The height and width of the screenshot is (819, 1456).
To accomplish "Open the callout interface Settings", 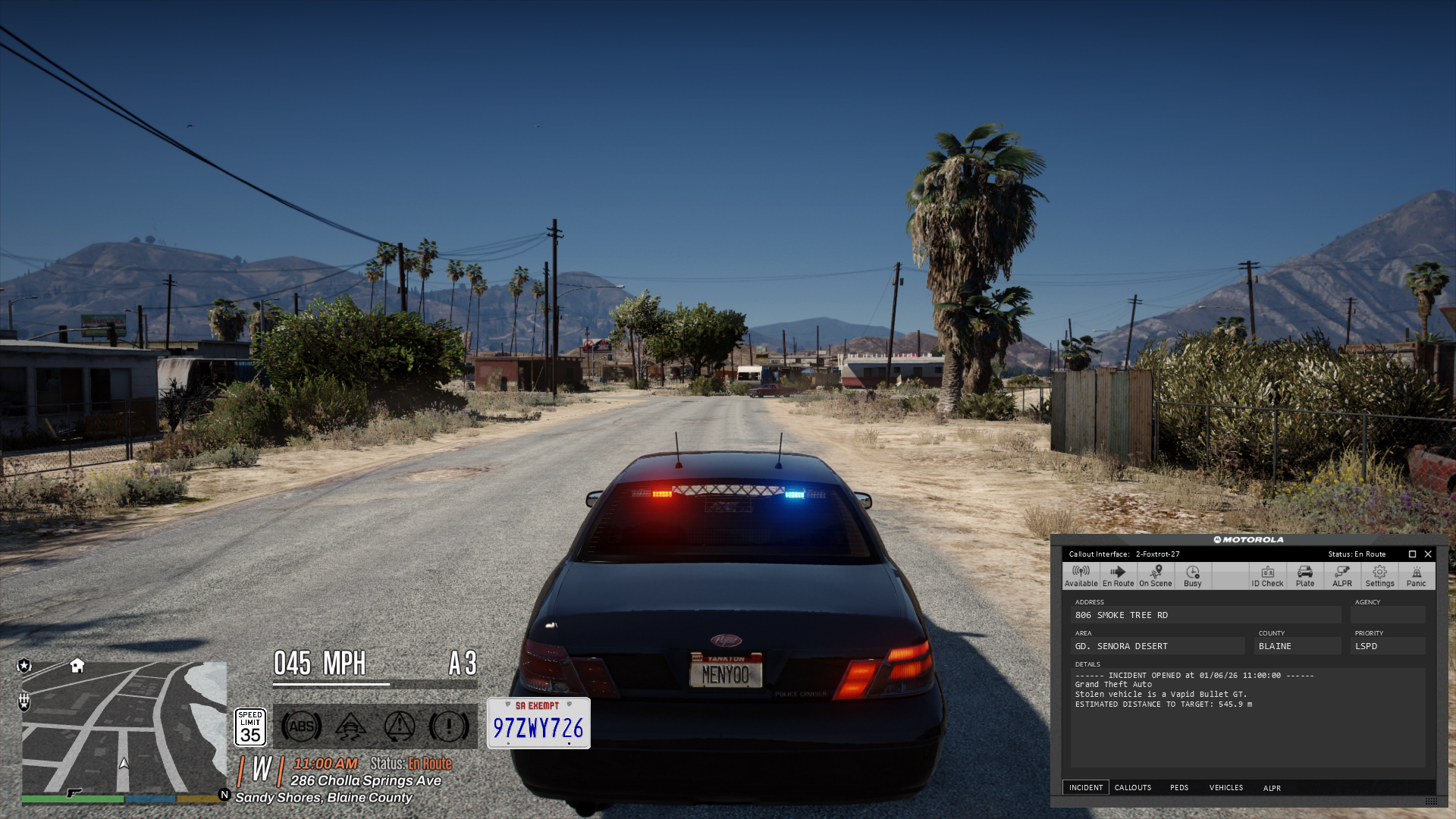I will pyautogui.click(x=1379, y=576).
